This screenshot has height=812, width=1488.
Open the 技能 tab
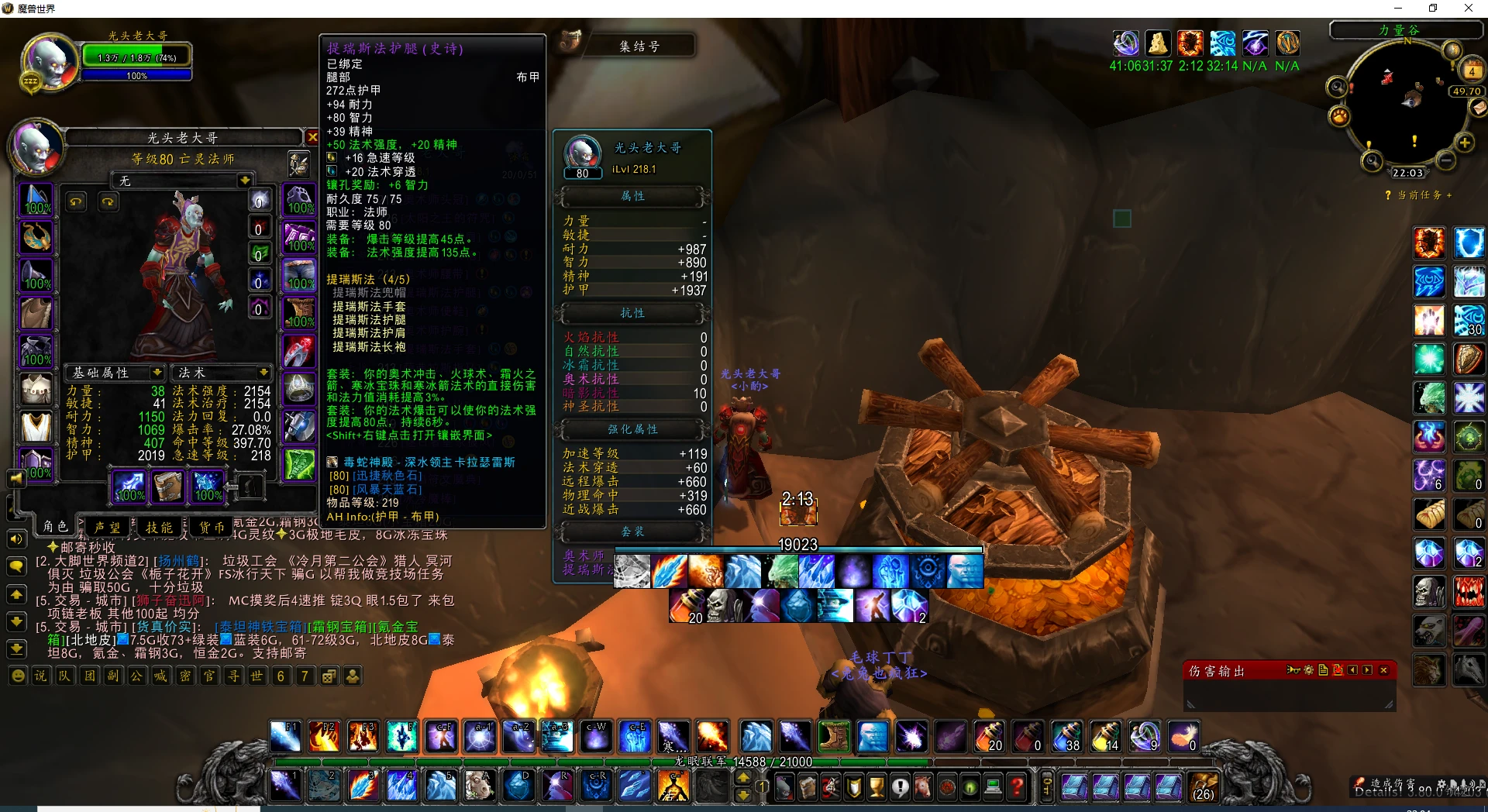click(x=160, y=527)
